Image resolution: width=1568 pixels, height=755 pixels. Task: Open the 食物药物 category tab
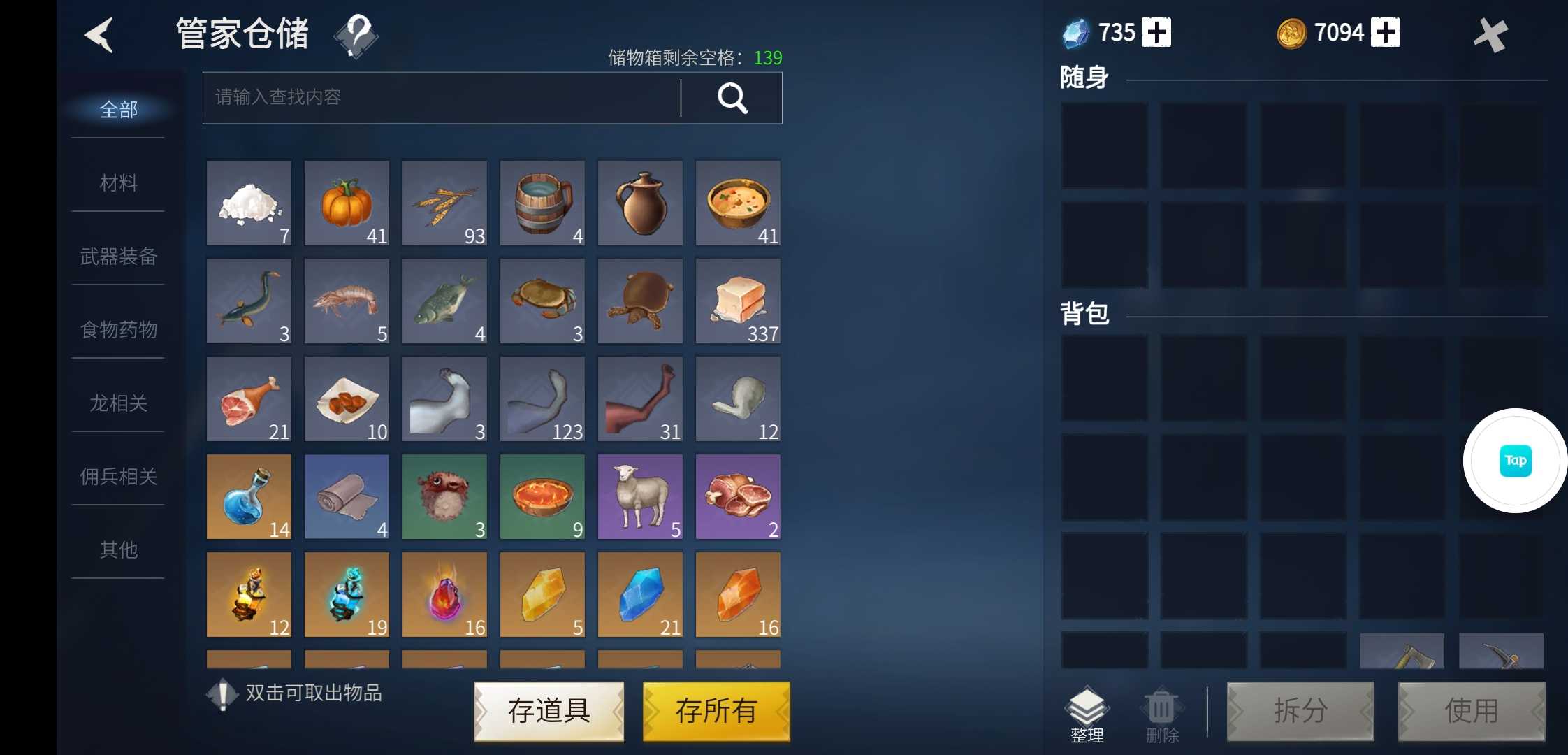tap(116, 329)
